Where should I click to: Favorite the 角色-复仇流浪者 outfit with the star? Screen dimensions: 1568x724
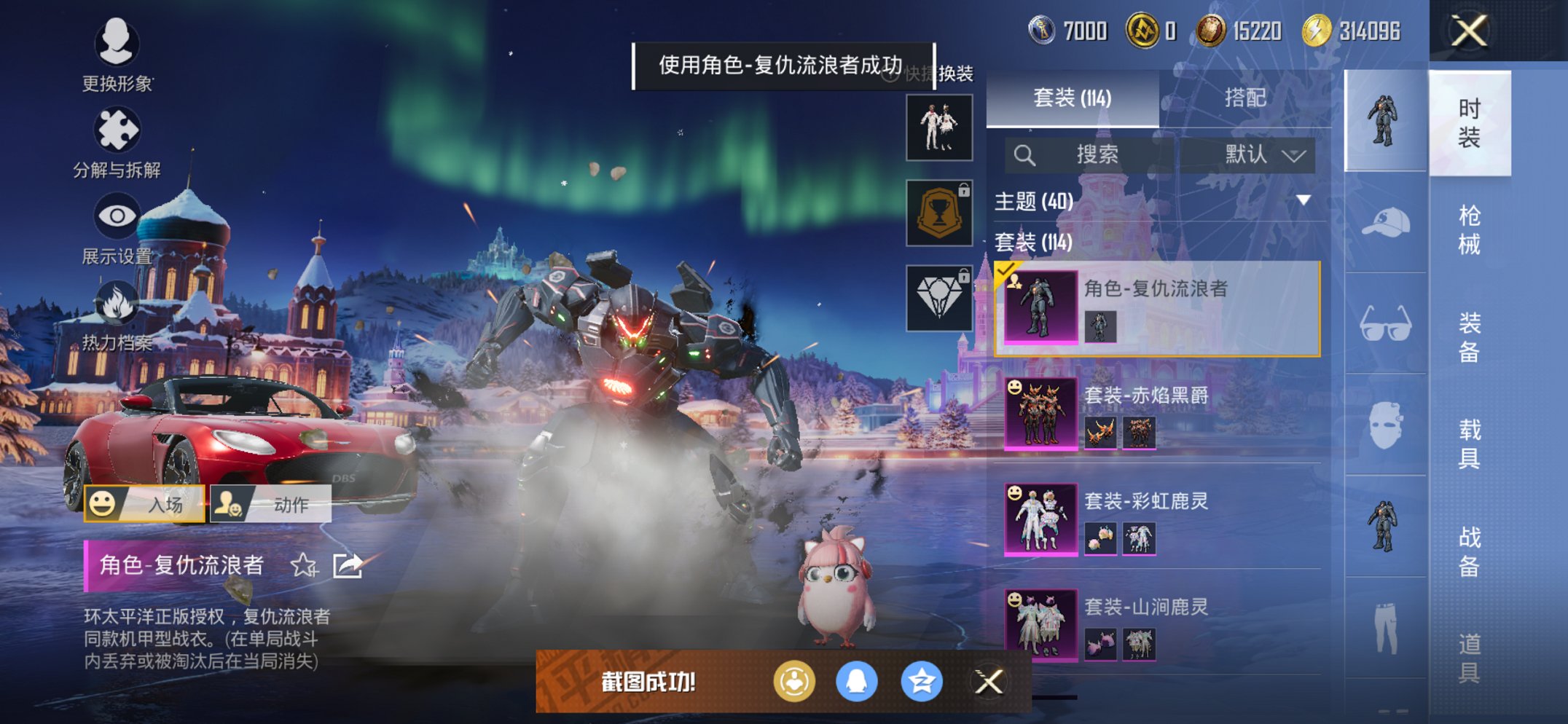coord(304,565)
